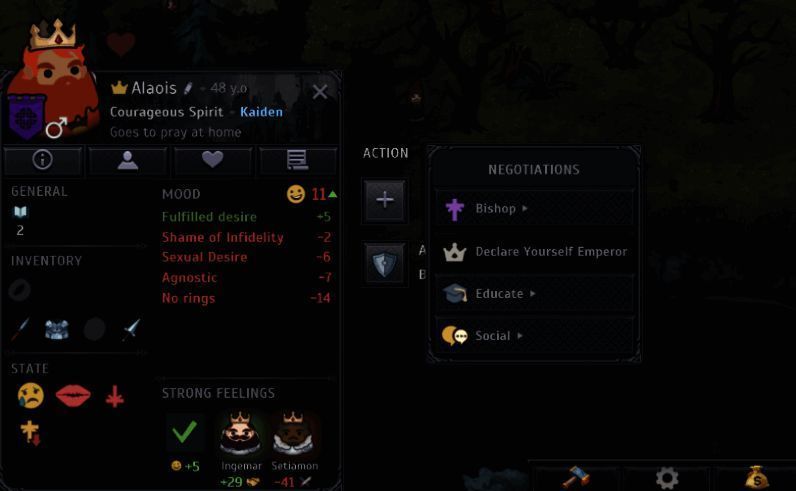Open the gear settings button
Screen dimensions: 796x491
pyautogui.click(x=666, y=477)
